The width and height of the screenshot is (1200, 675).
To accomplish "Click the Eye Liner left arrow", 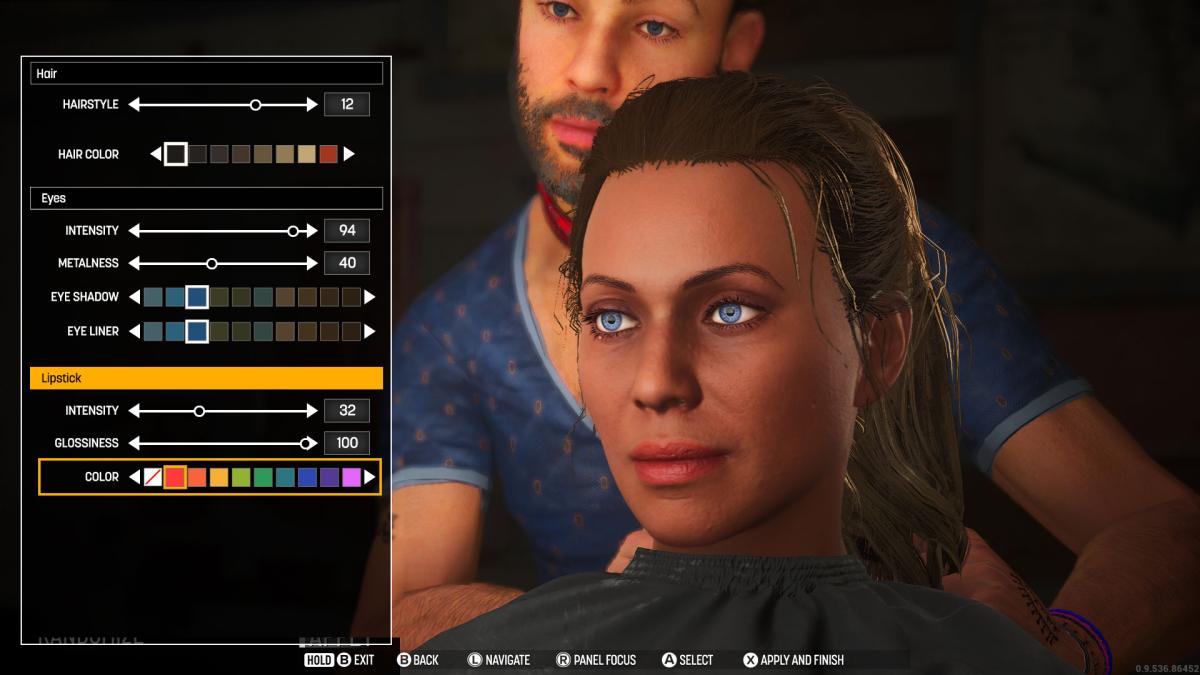I will click(x=135, y=331).
